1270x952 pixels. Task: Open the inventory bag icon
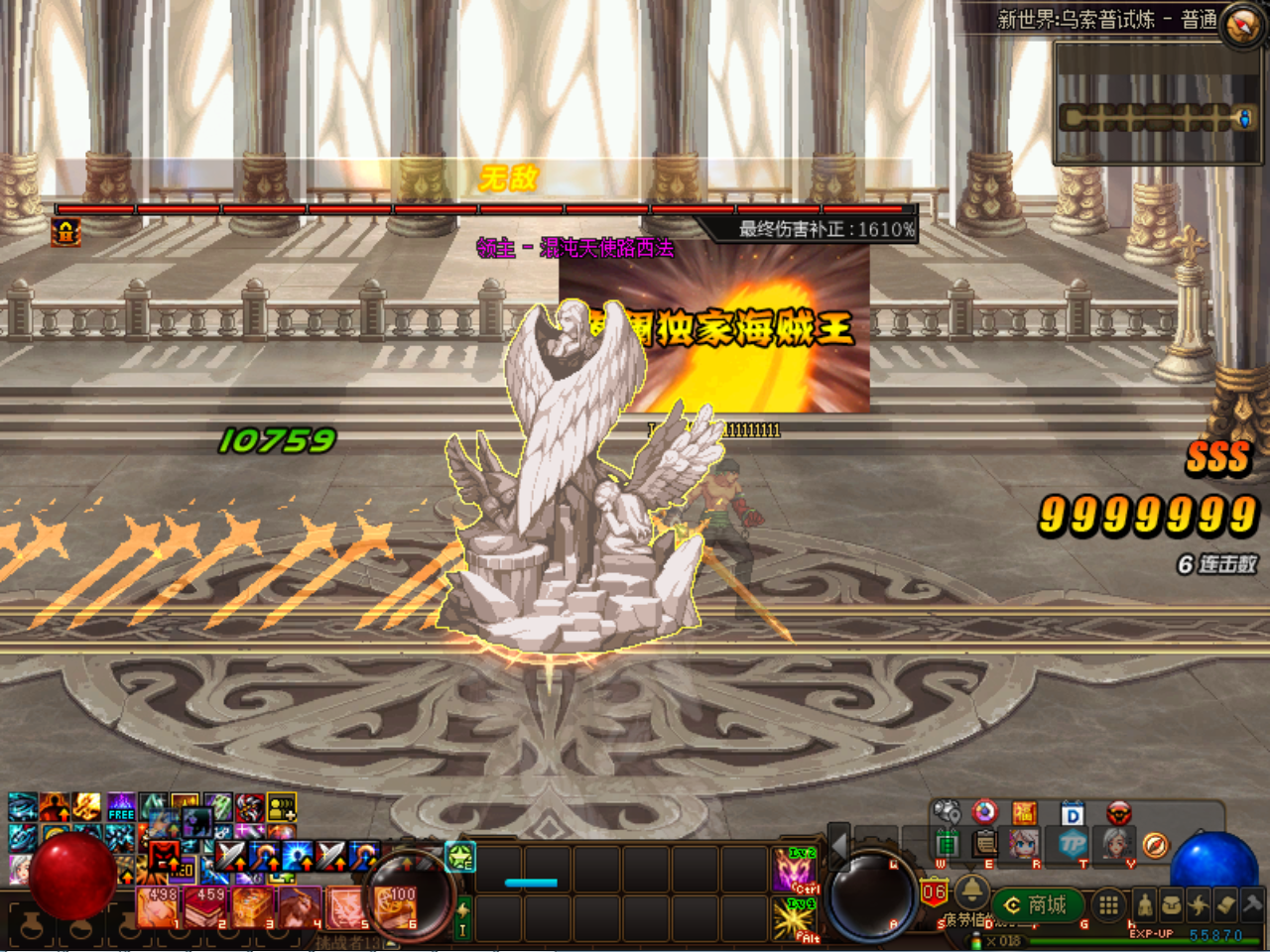[x=1172, y=903]
